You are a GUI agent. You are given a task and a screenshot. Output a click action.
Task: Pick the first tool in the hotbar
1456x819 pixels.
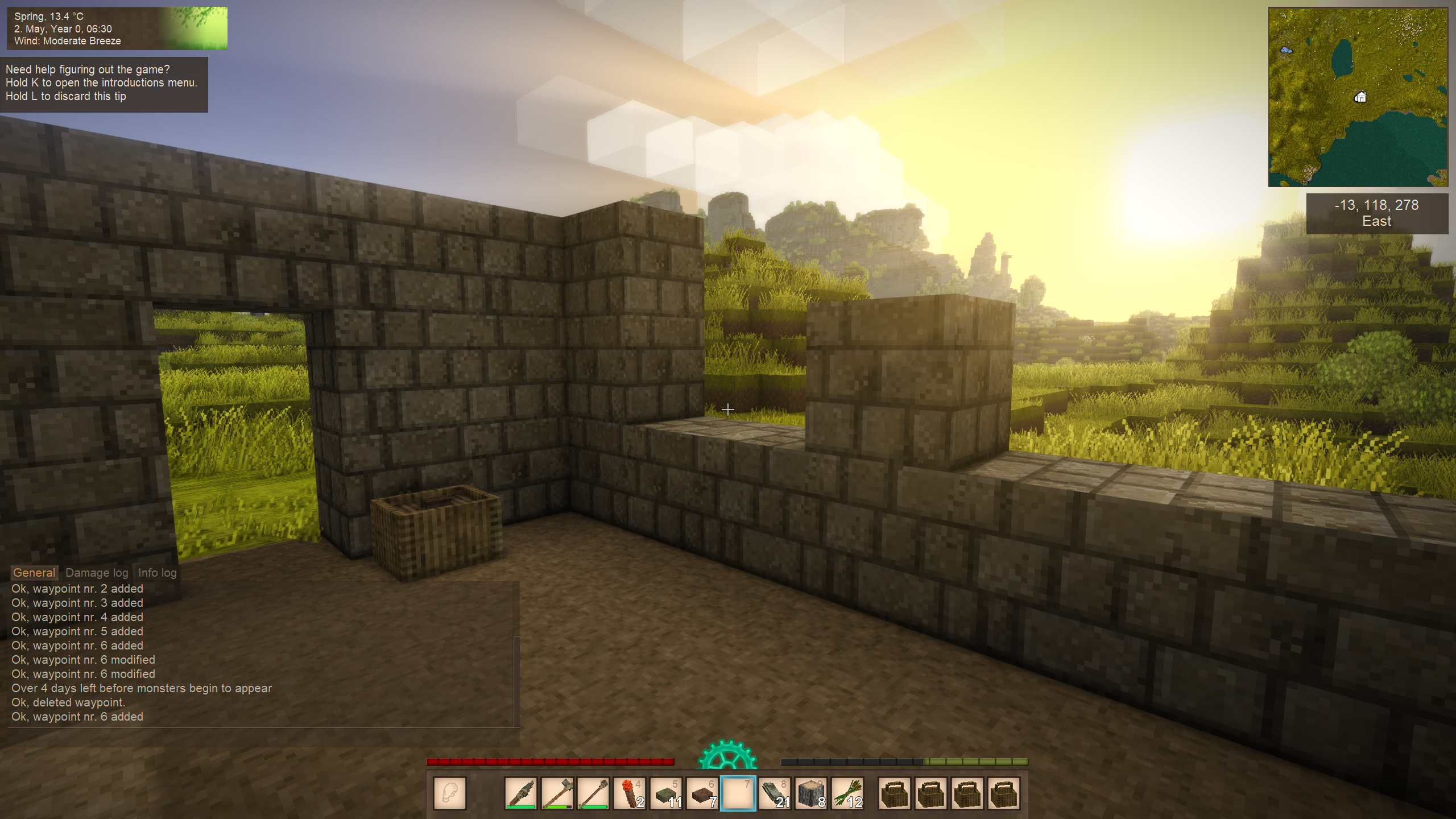[520, 793]
